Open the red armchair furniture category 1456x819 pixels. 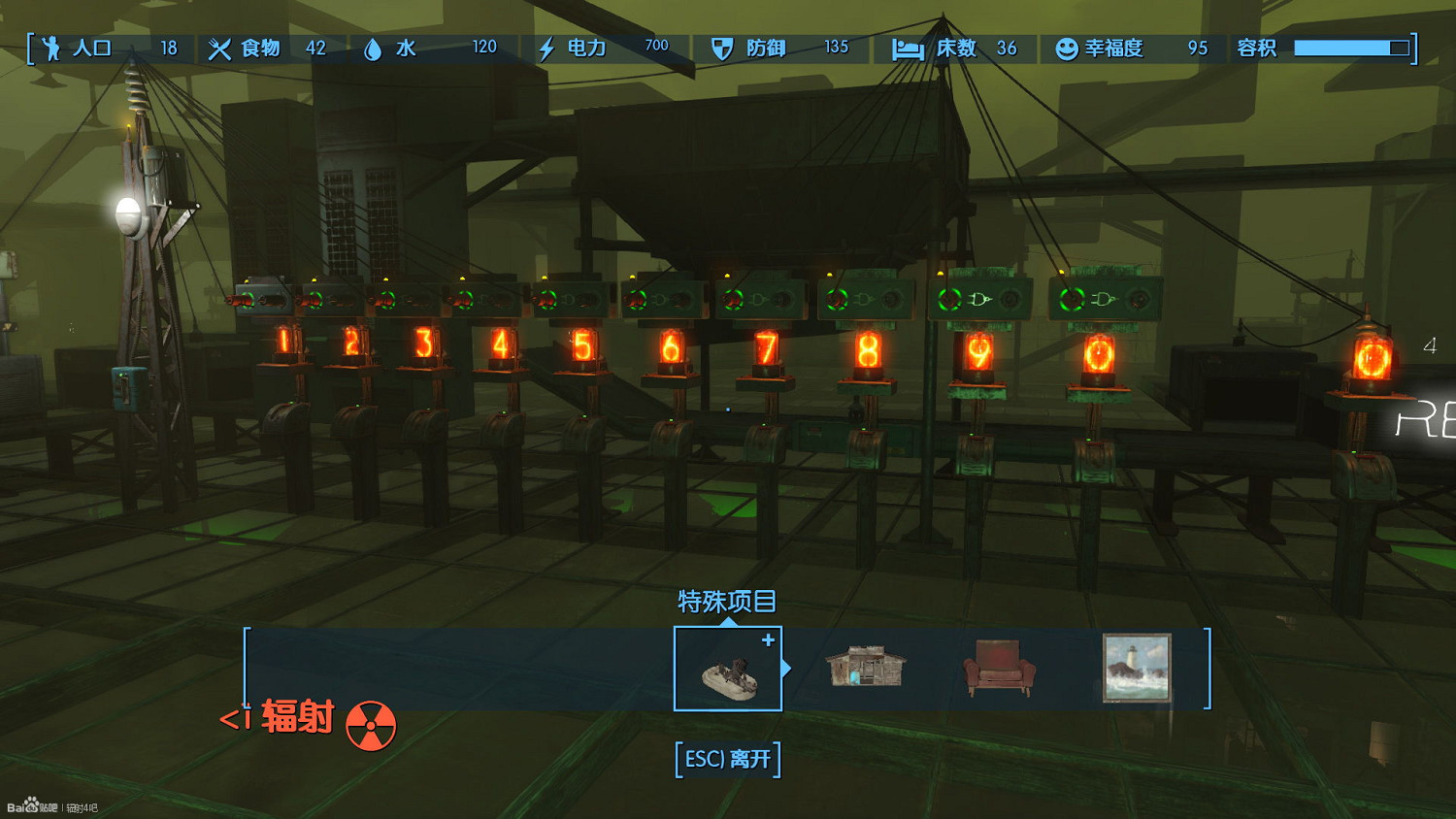click(x=999, y=668)
